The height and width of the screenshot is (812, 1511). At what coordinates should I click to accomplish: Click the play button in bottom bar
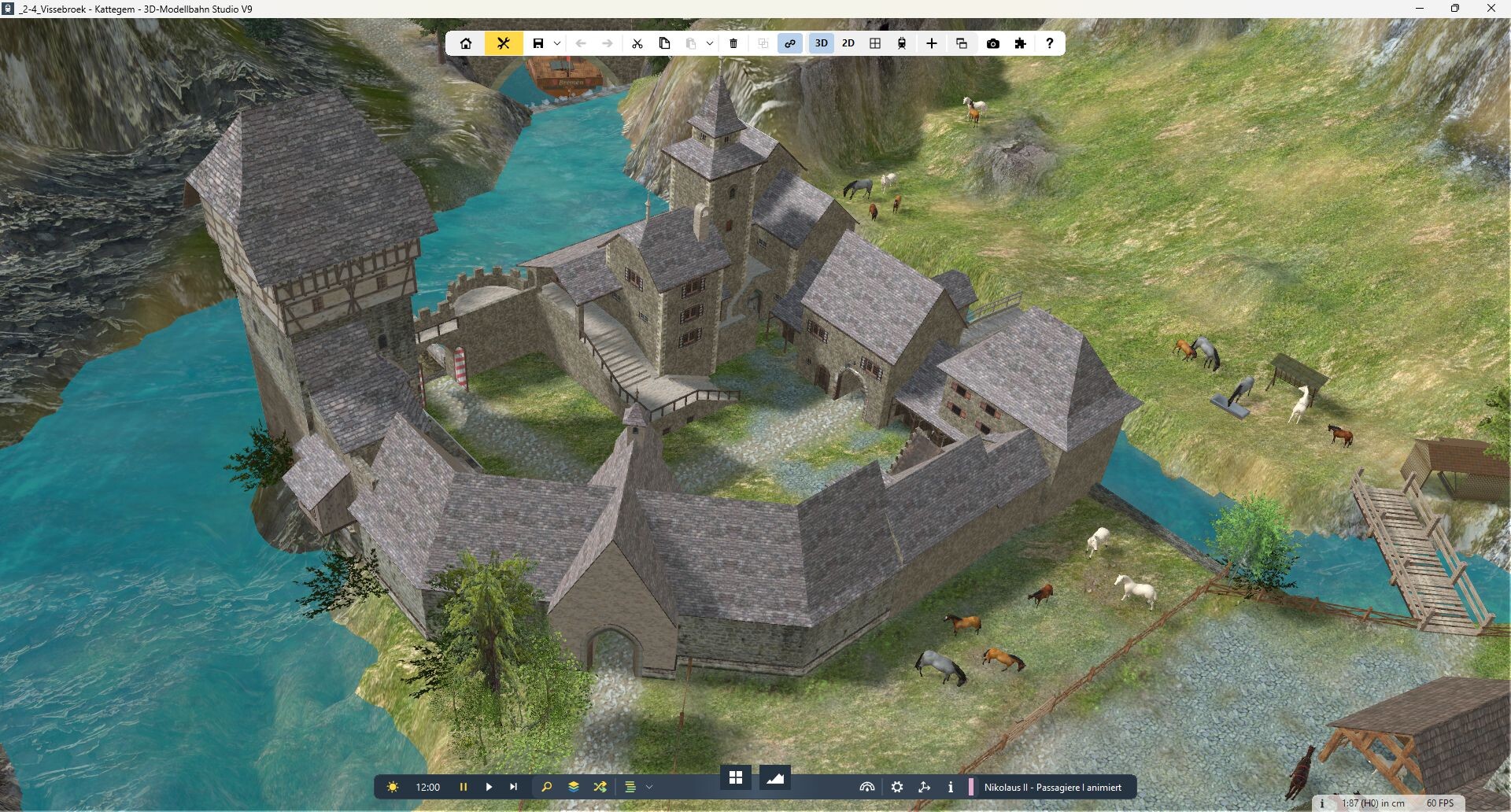[489, 787]
